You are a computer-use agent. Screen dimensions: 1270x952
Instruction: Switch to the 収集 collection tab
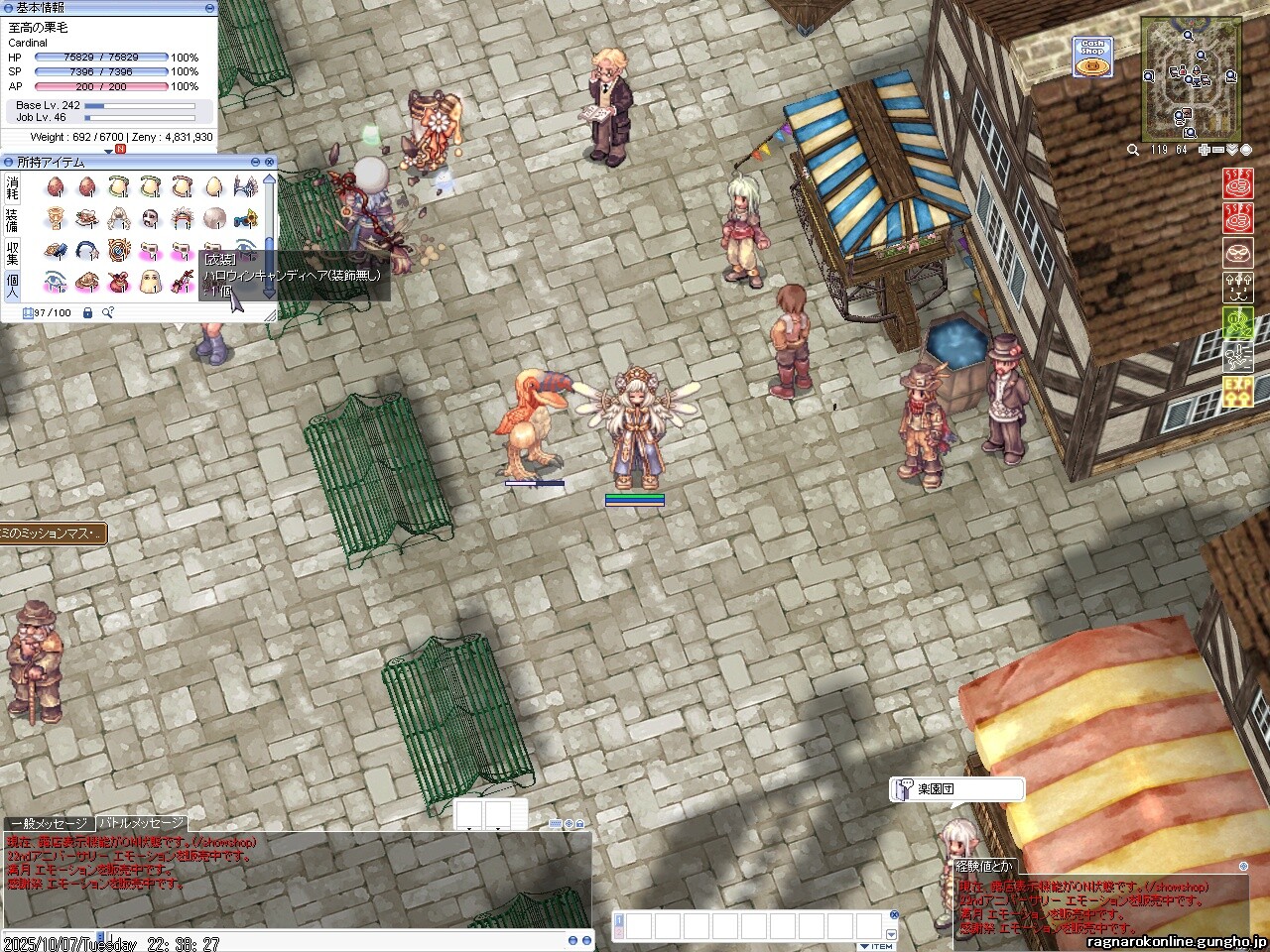[12, 252]
